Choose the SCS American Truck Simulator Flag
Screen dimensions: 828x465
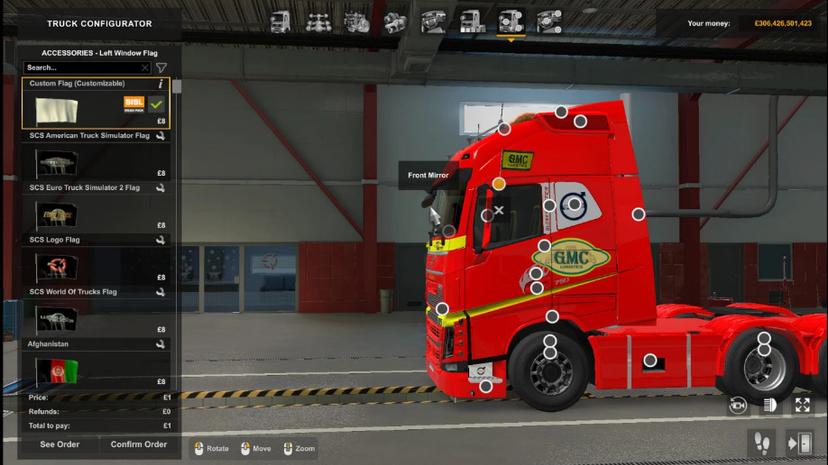[x=95, y=162]
